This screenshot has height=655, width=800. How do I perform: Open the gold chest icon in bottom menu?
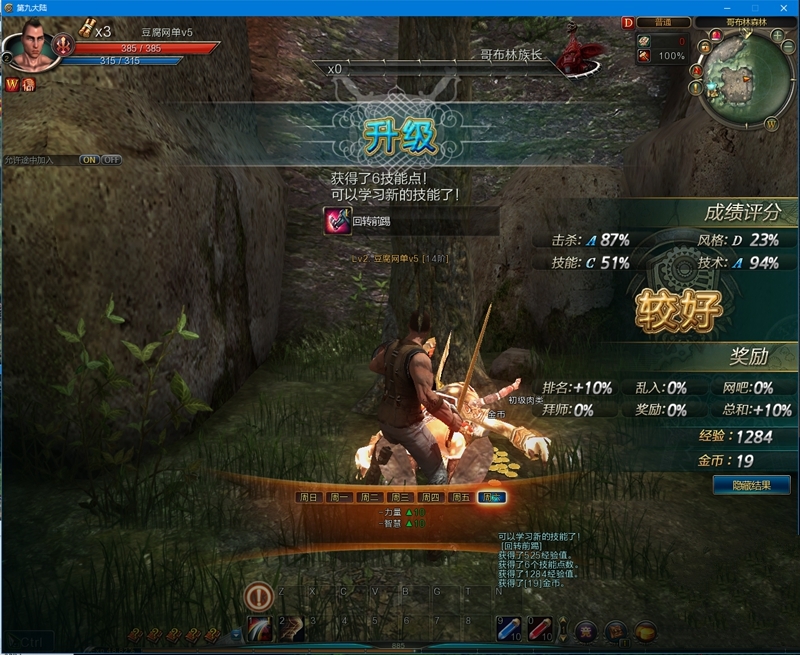(x=647, y=631)
